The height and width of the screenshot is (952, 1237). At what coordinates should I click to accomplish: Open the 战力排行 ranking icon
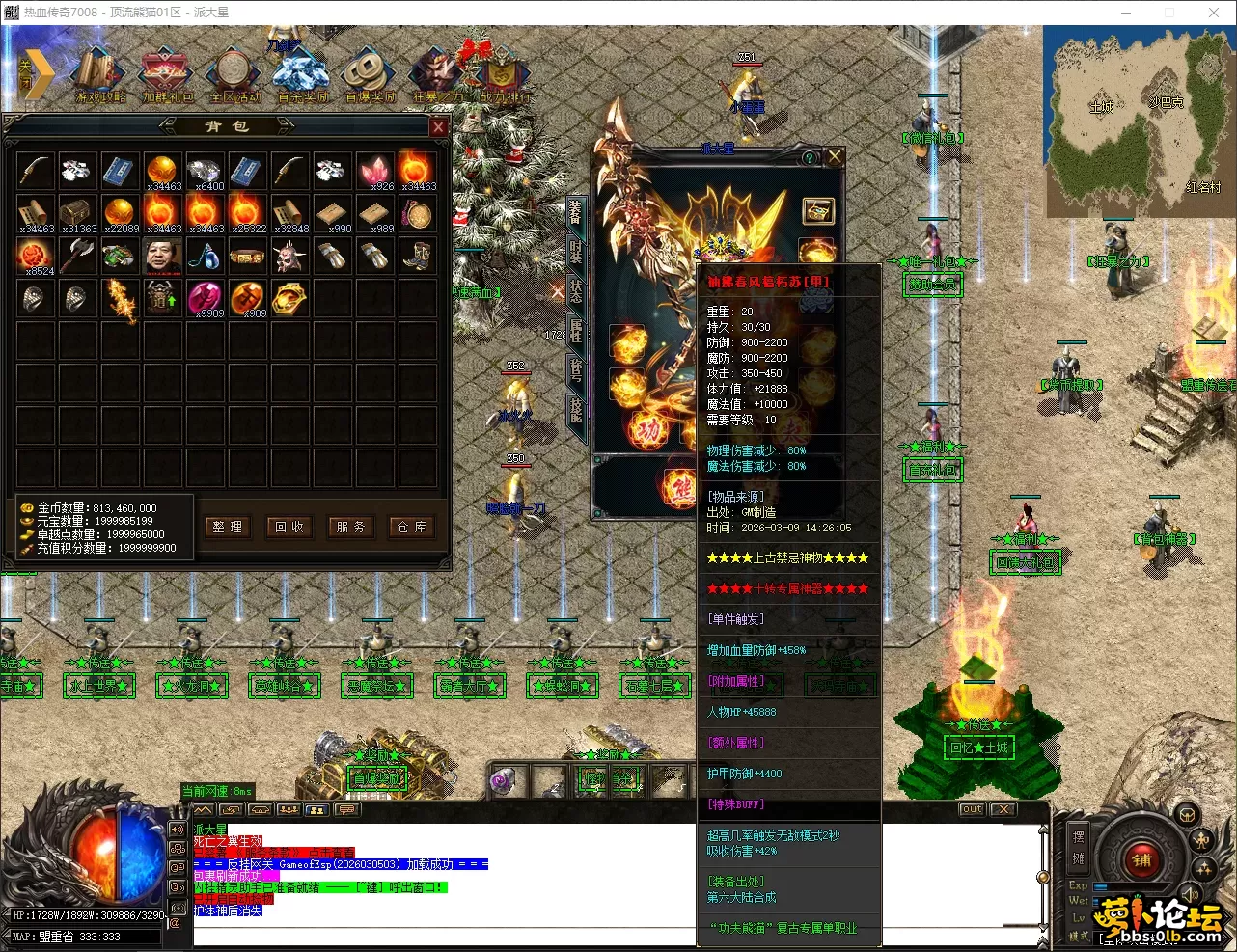[x=504, y=74]
